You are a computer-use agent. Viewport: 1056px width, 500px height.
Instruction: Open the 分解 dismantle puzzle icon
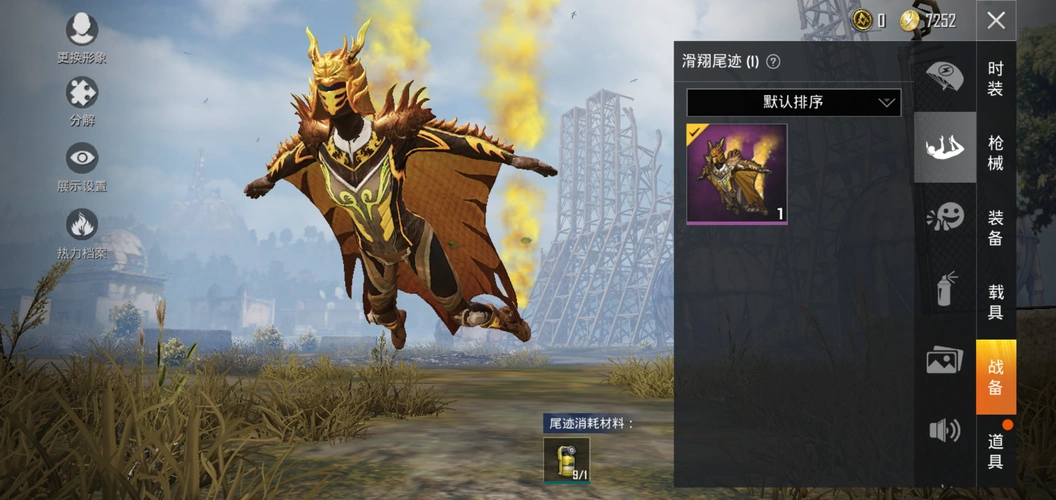click(x=81, y=94)
